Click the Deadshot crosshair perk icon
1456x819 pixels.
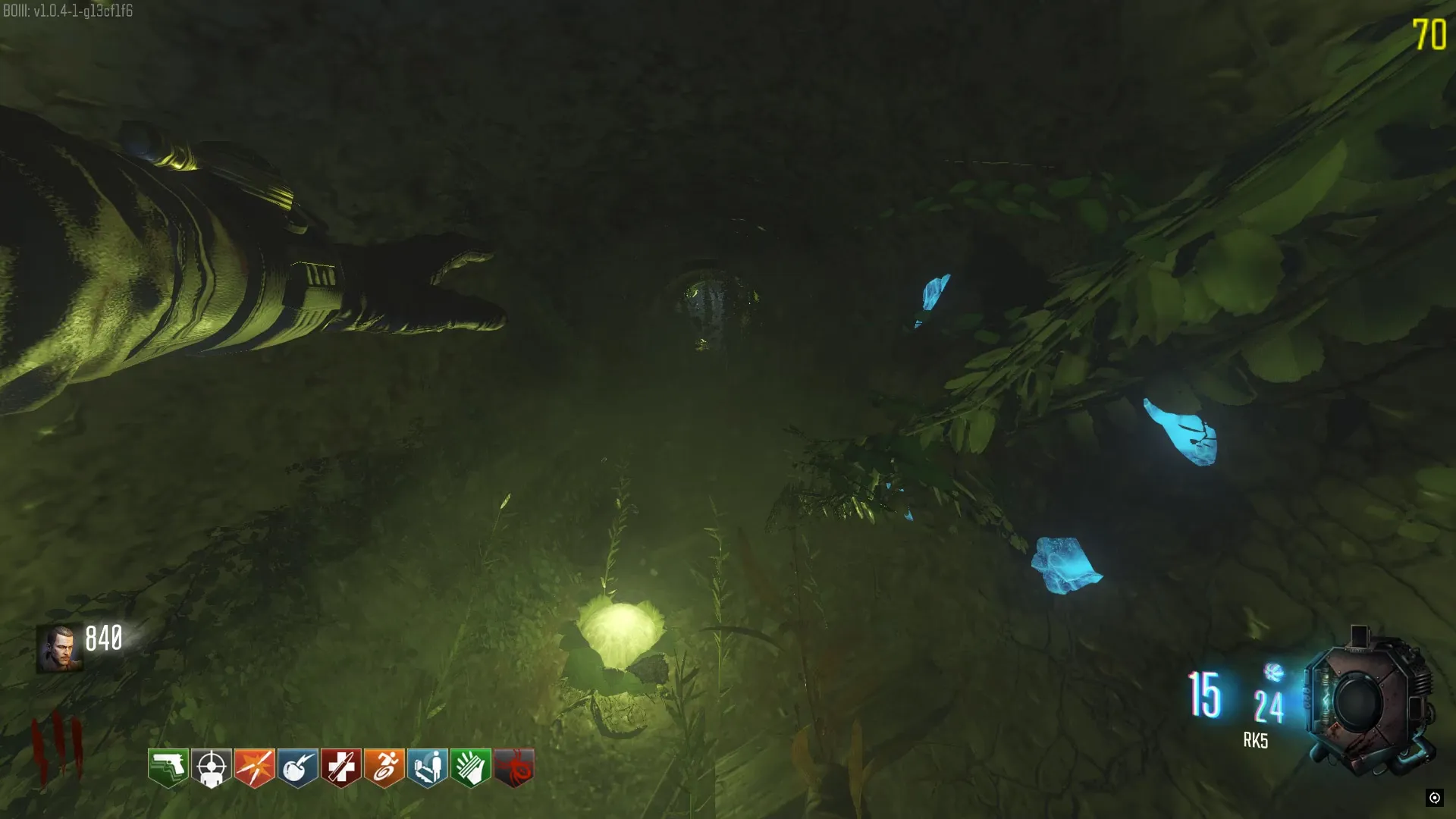coord(212,768)
